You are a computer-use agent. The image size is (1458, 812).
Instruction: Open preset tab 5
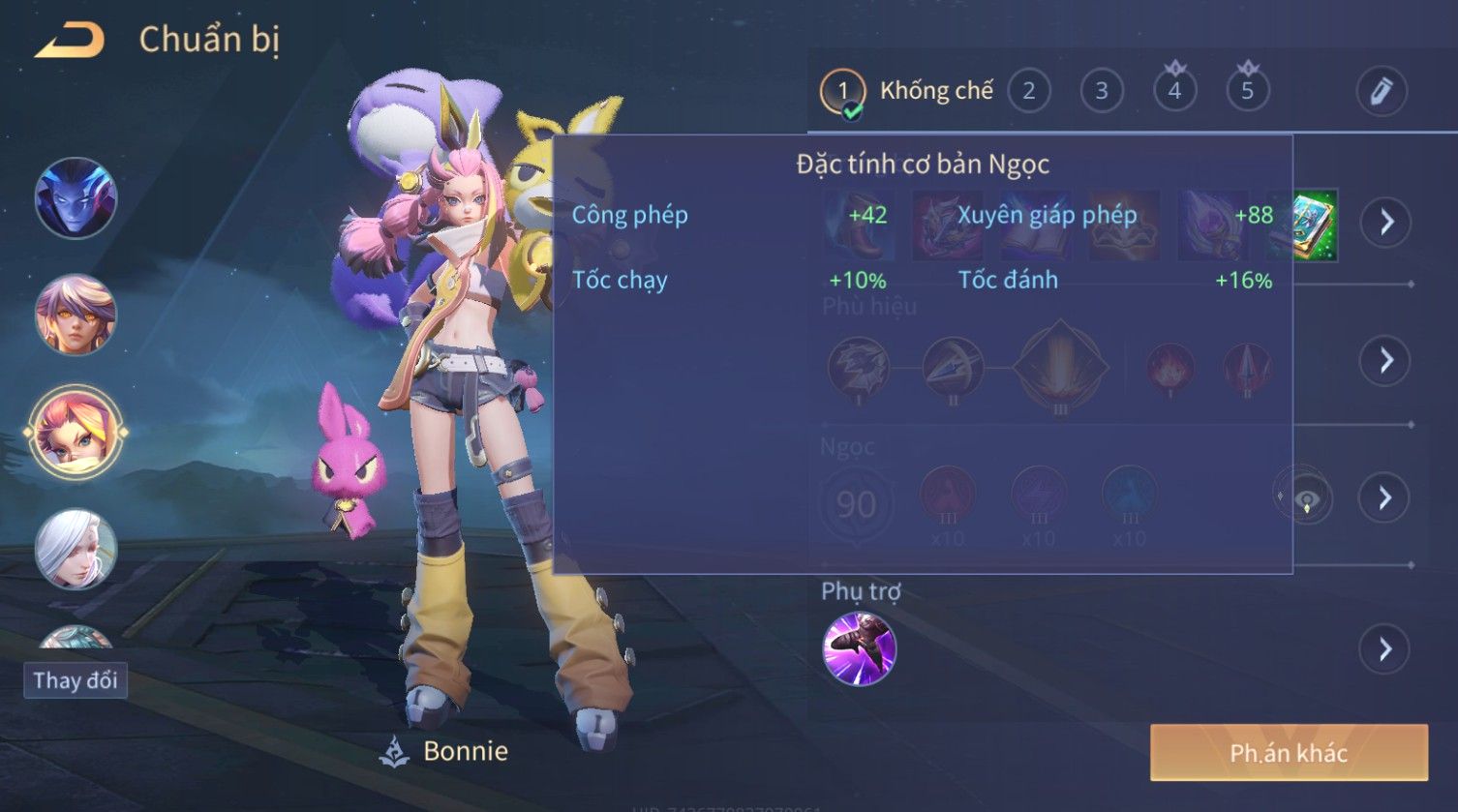[x=1247, y=91]
